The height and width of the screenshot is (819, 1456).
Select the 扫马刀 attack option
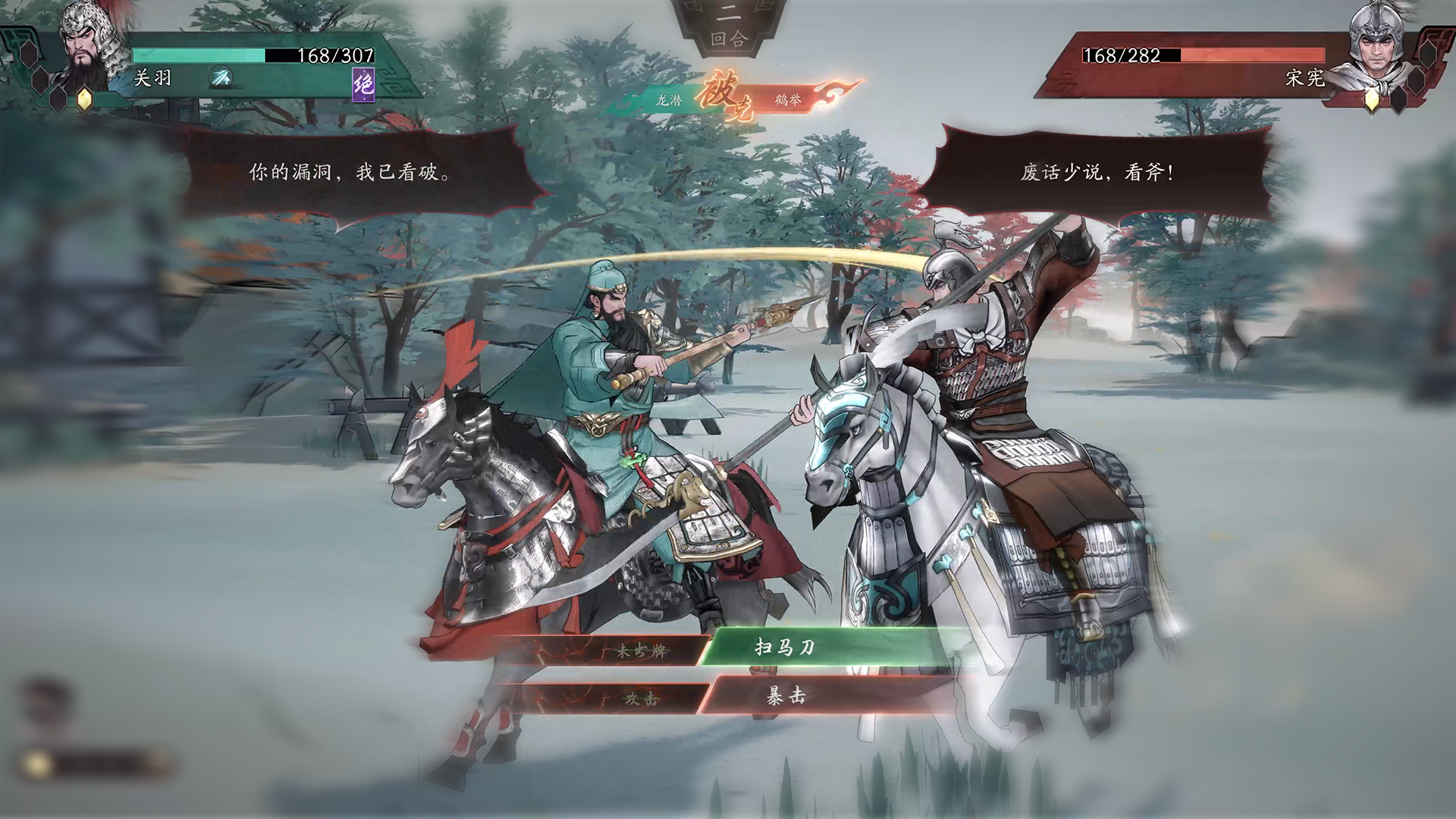(x=786, y=647)
